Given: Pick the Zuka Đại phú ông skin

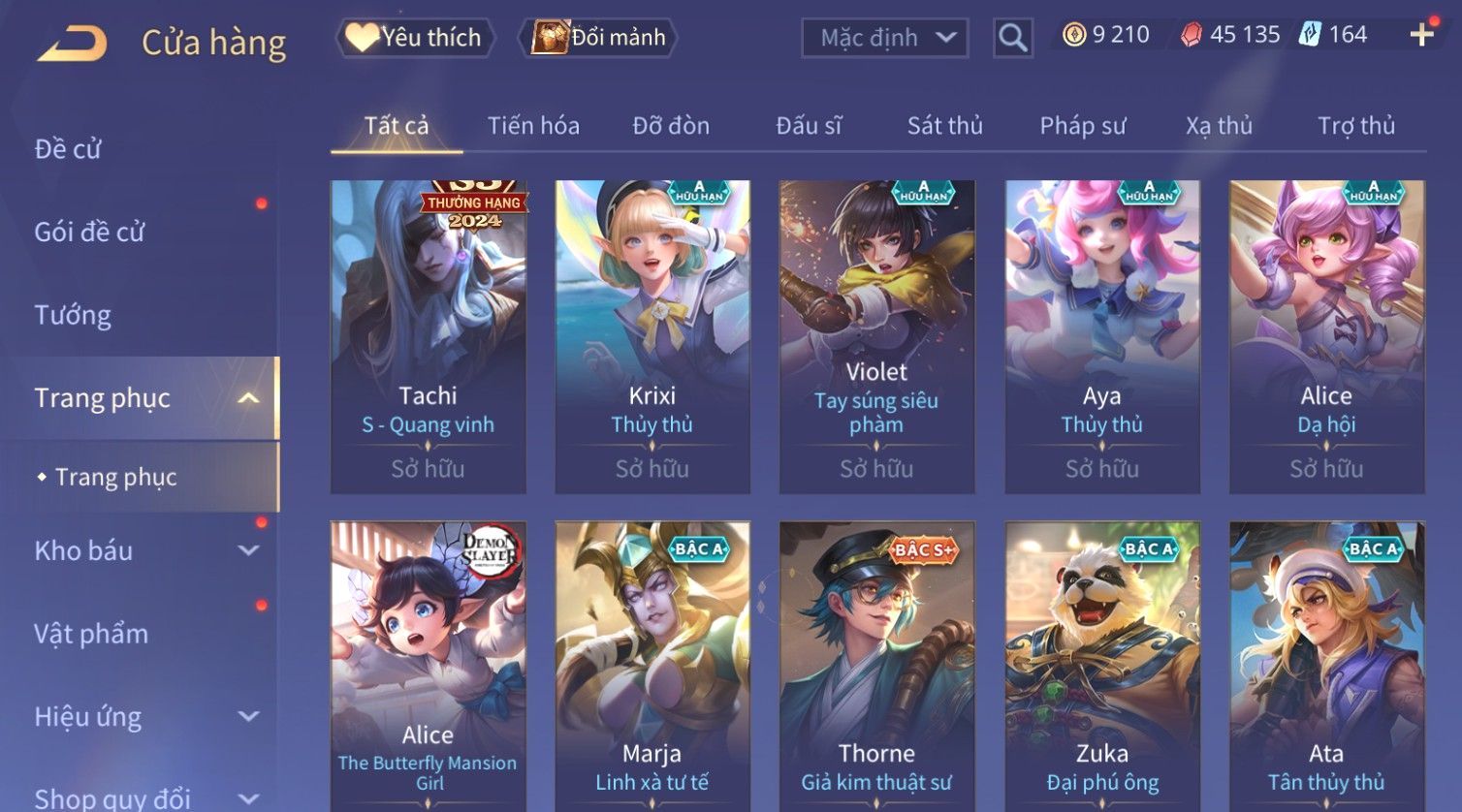Looking at the screenshot, I should pyautogui.click(x=1101, y=669).
